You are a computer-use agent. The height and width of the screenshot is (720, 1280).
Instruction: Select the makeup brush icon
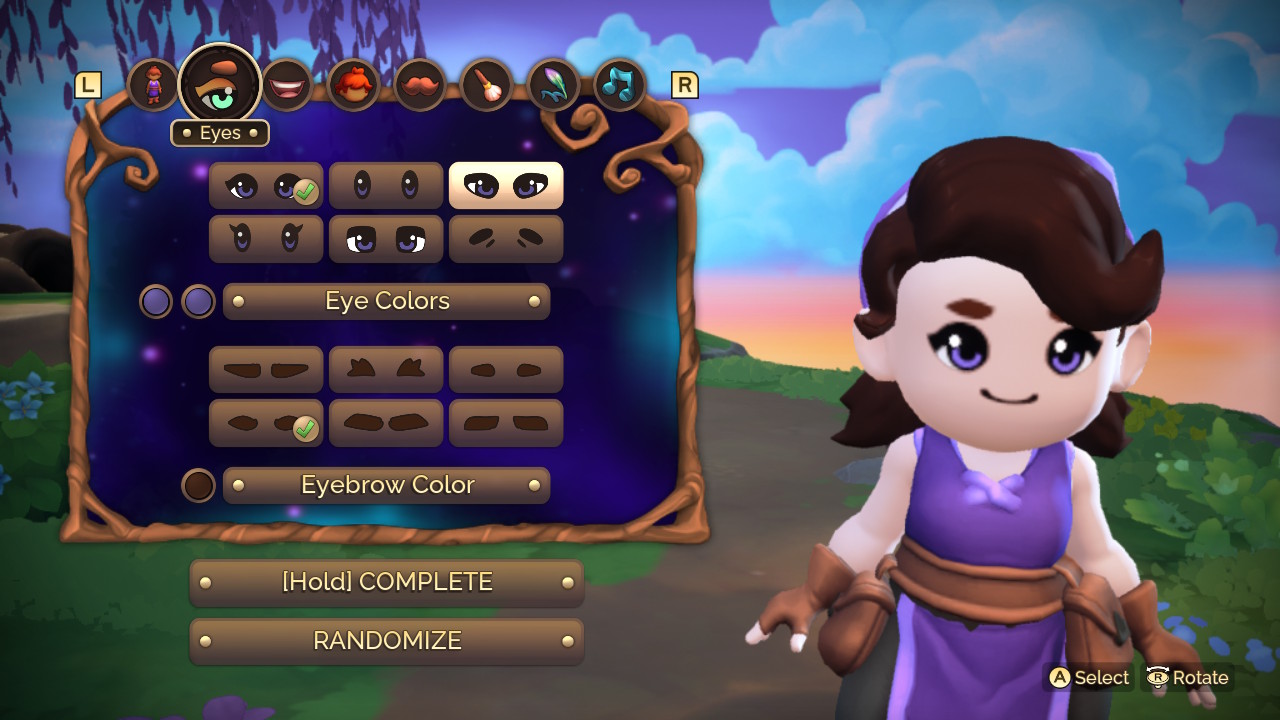pos(487,84)
